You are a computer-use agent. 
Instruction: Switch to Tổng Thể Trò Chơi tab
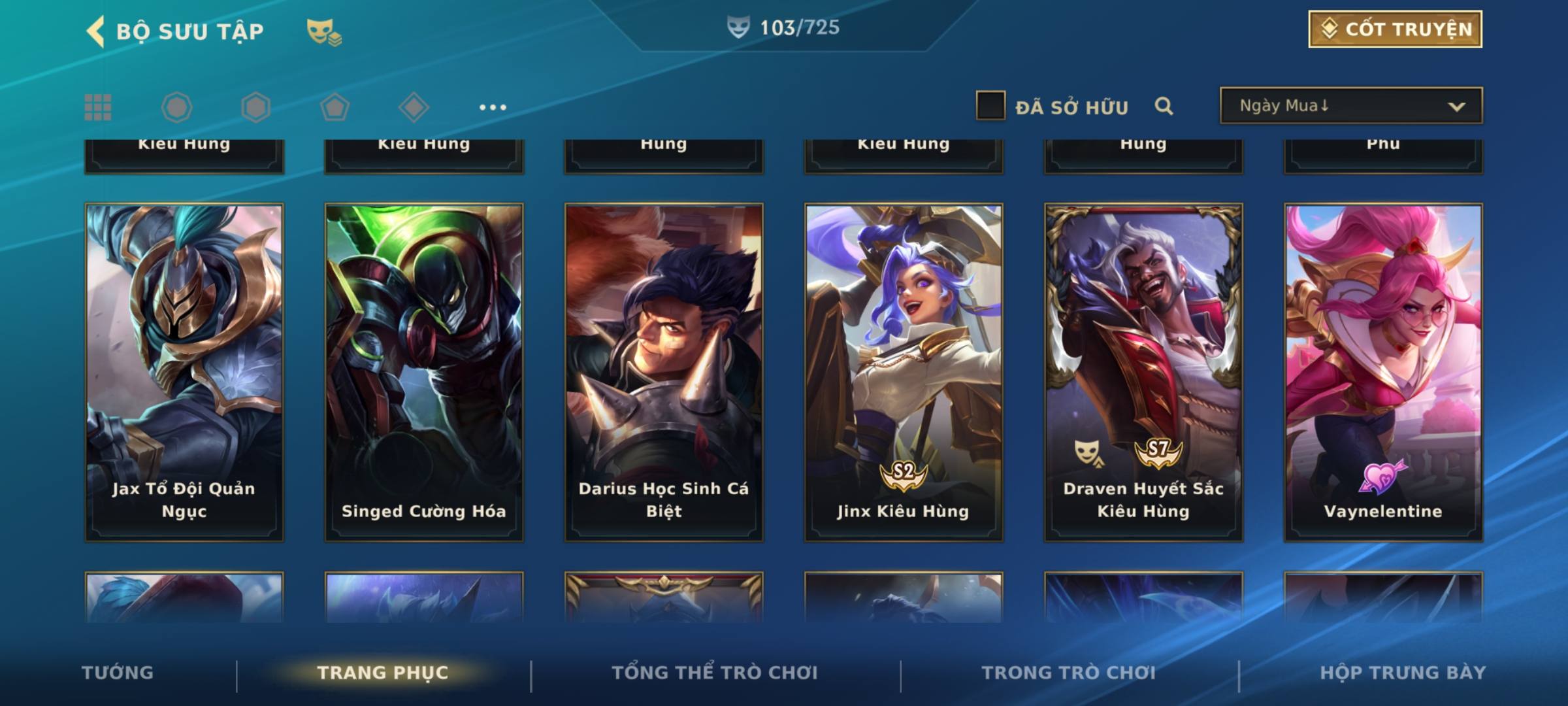click(x=715, y=673)
